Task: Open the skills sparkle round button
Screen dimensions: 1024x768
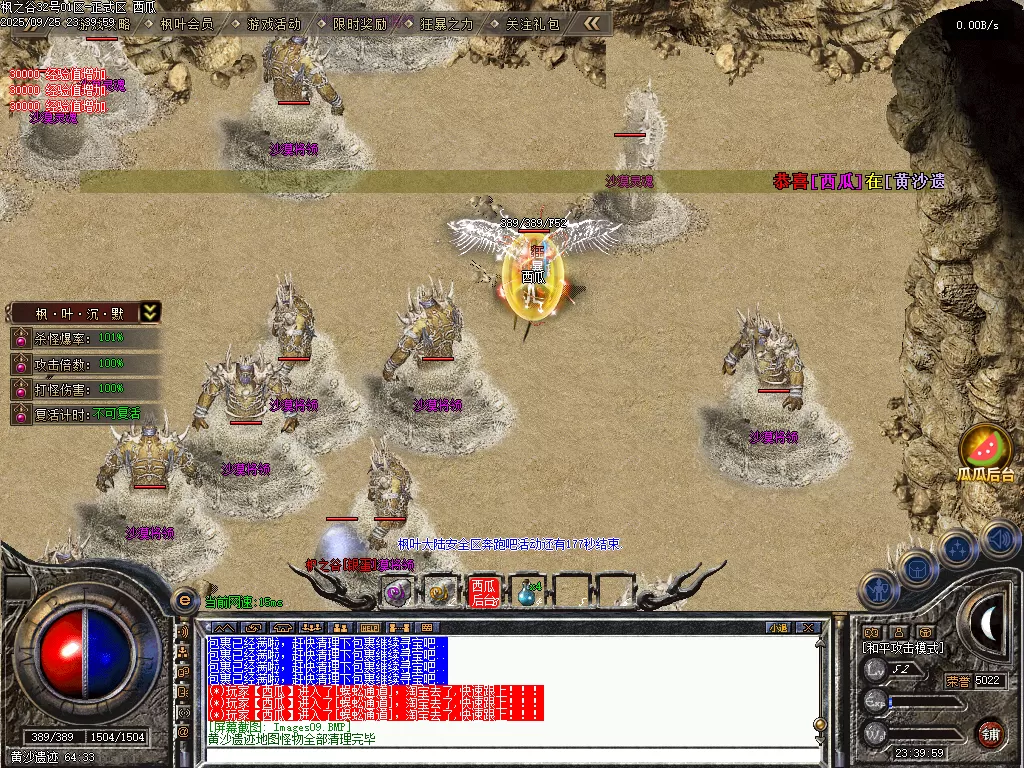Action: 957,548
